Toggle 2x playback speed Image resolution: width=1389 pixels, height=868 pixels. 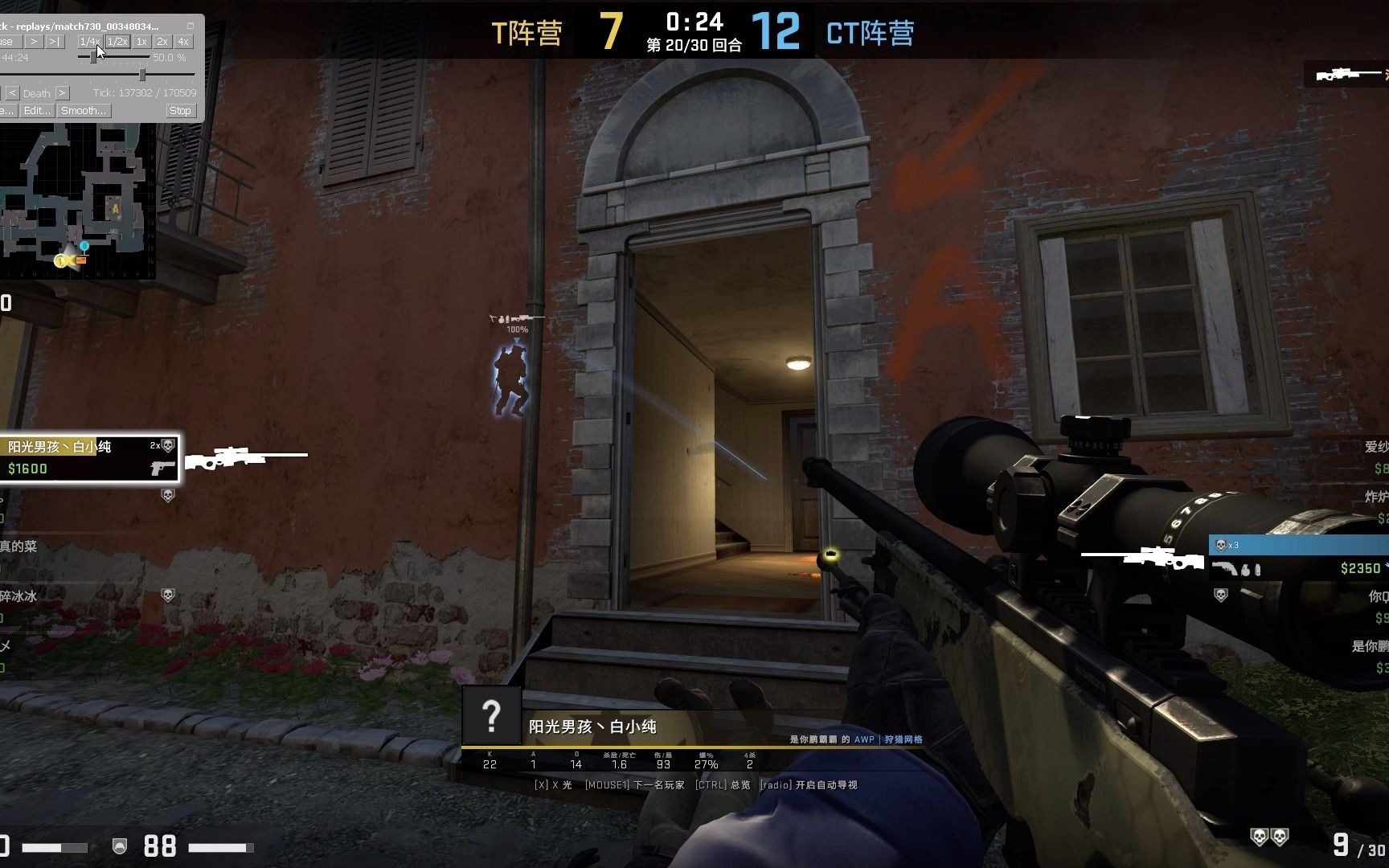click(x=162, y=42)
